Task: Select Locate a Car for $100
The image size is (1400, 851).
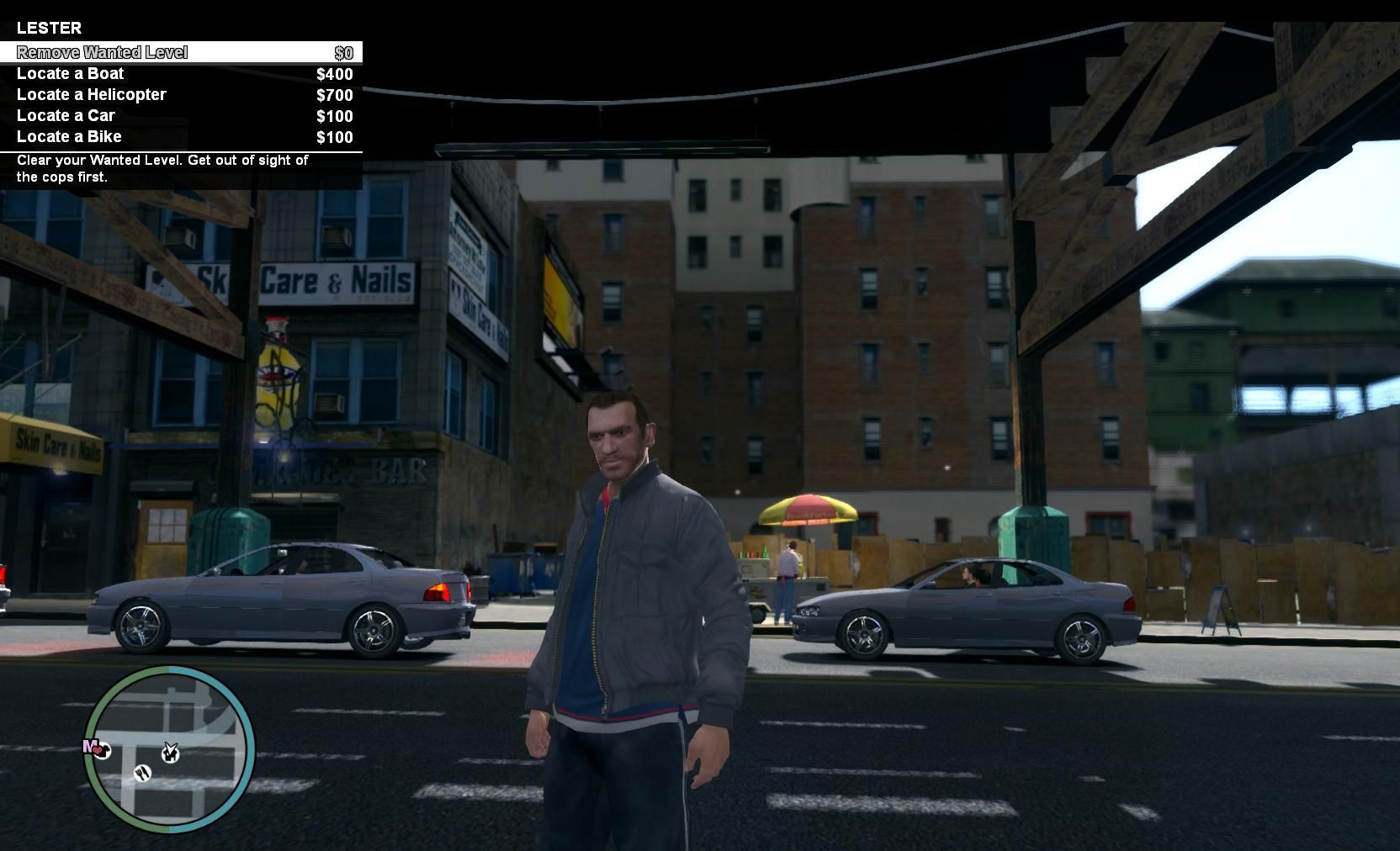Action: click(x=66, y=115)
